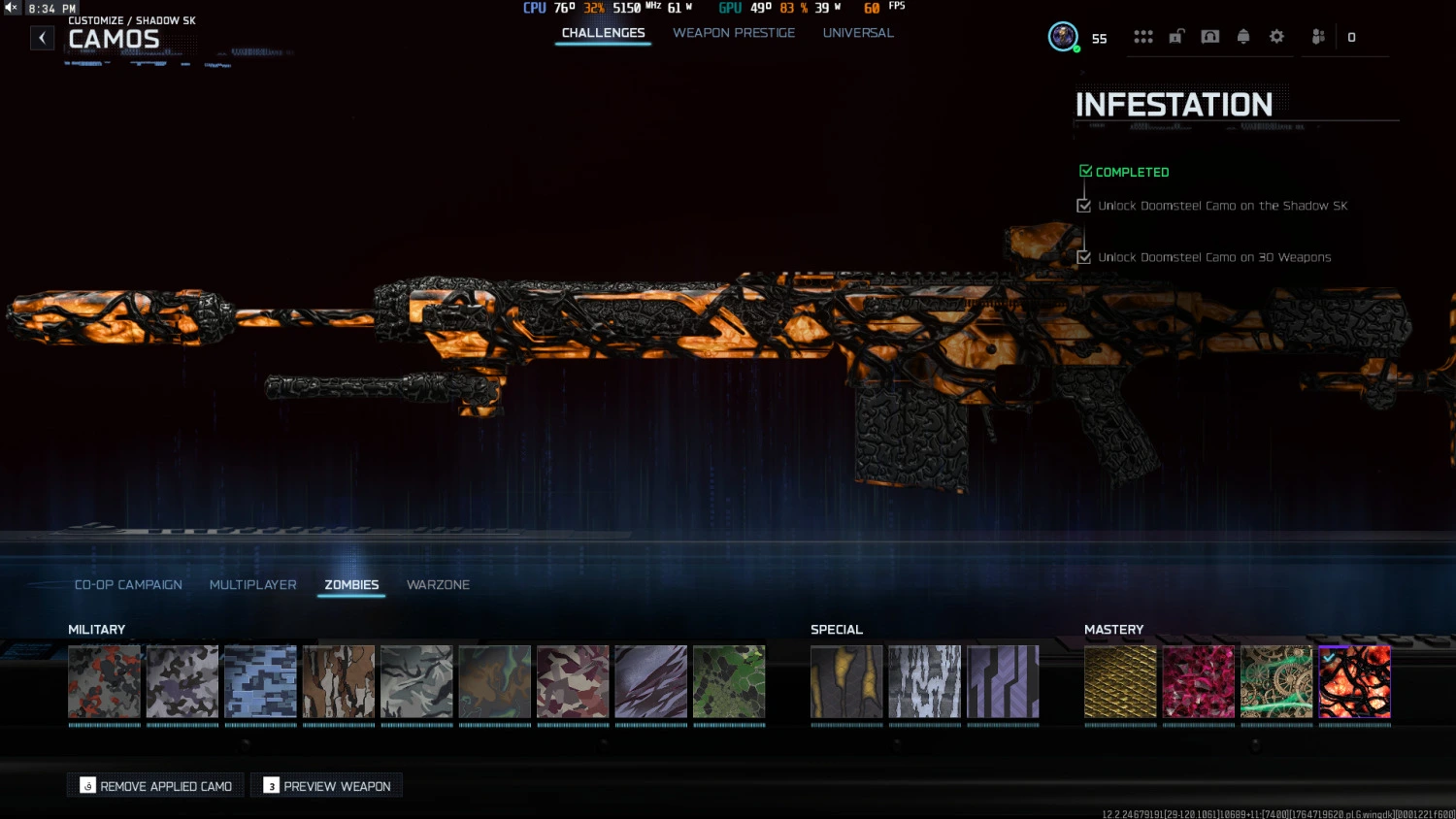Open the voice chat headset icon
Image resolution: width=1456 pixels, height=819 pixels.
pos(1209,37)
